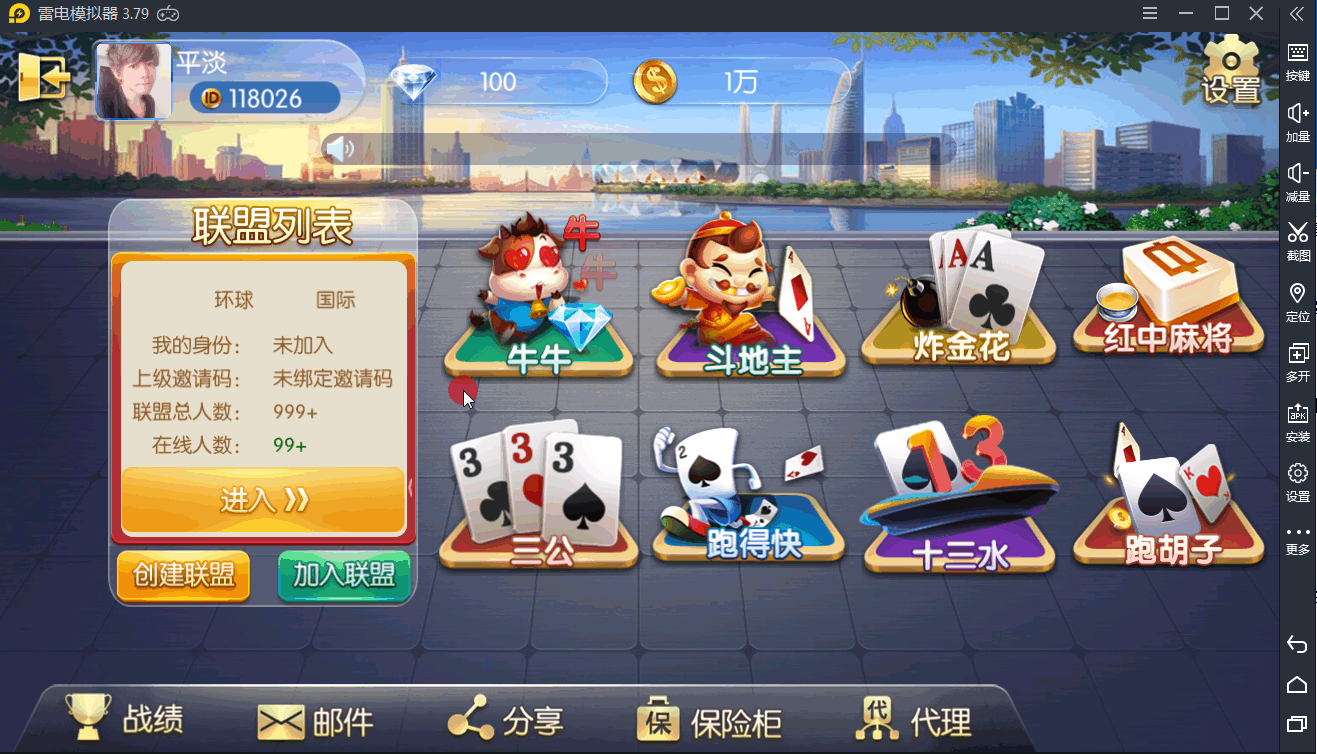Viewport: 1317px width, 754px height.
Task: Show the 代理 agent menu
Action: [x=914, y=720]
